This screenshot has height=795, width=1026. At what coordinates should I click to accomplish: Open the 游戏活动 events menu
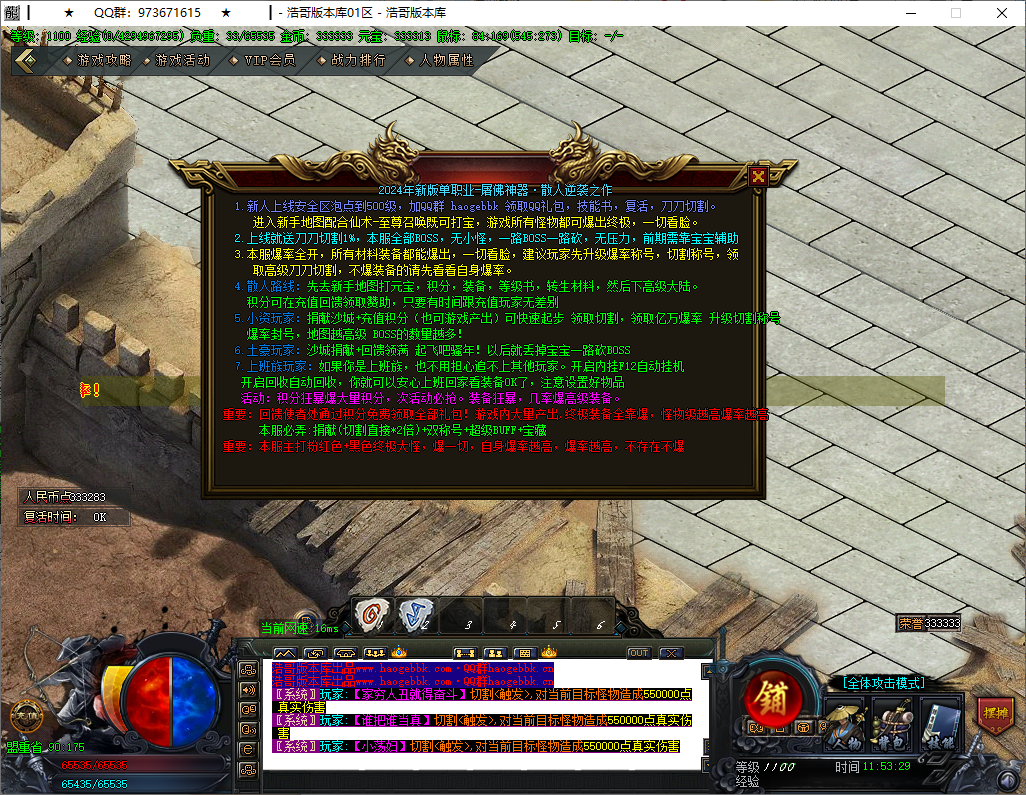click(182, 60)
